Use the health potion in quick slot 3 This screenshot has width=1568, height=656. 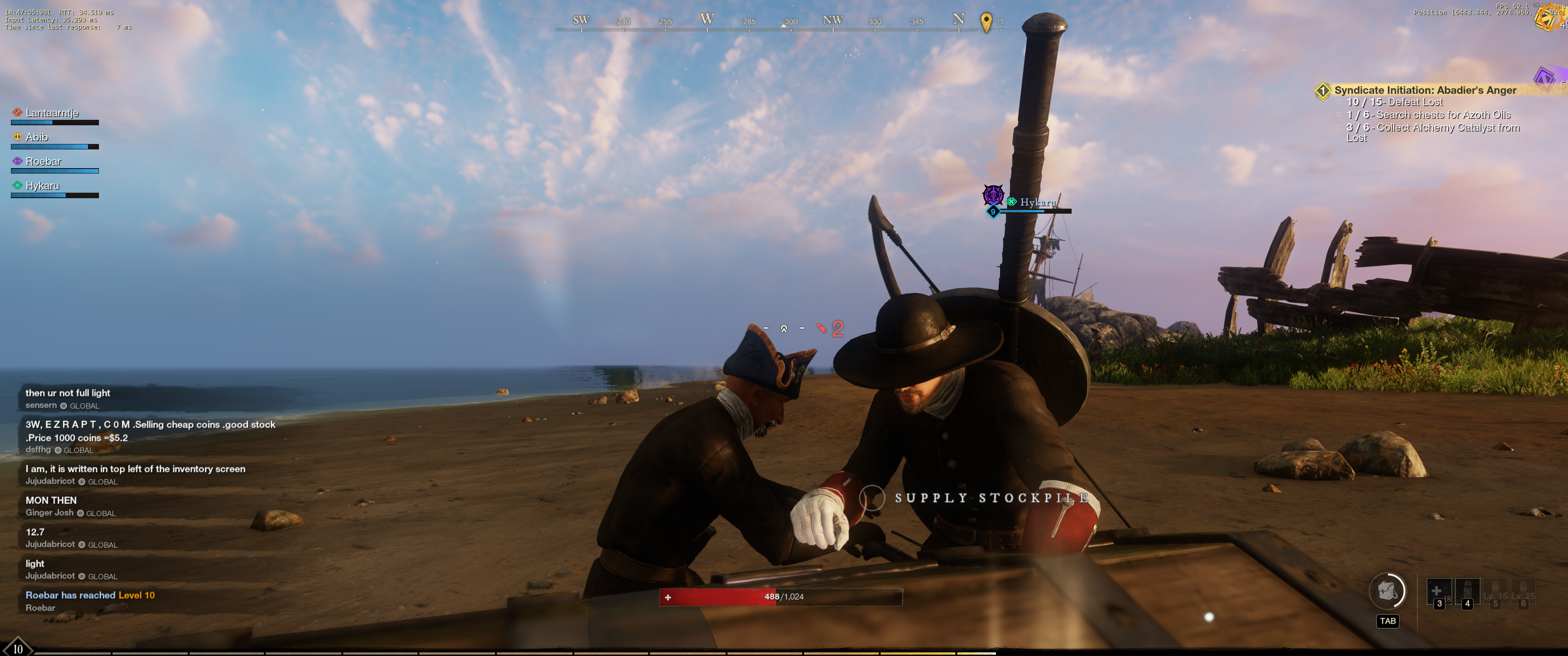coord(1439,591)
